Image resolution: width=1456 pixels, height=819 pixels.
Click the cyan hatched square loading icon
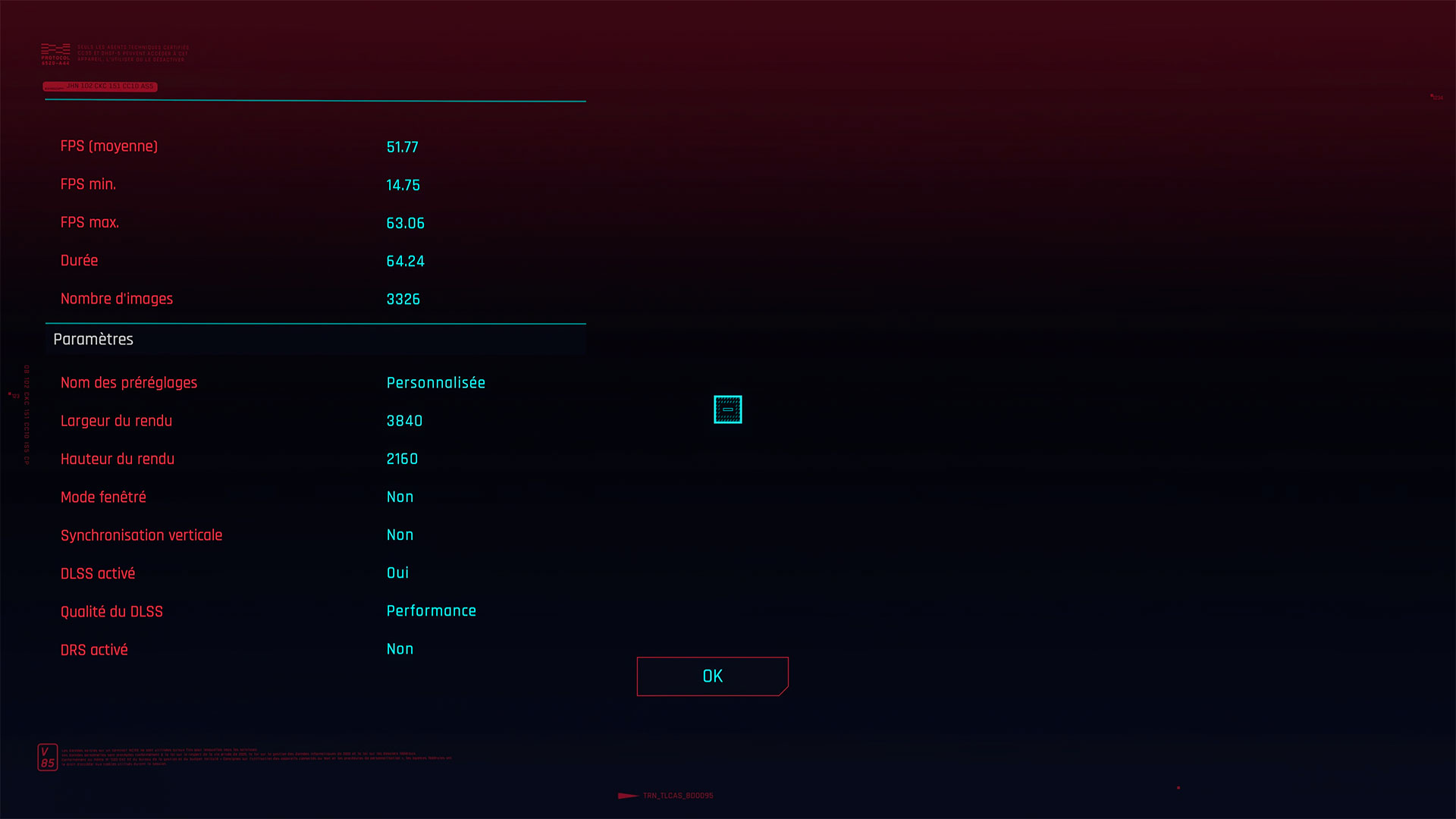pyautogui.click(x=727, y=409)
